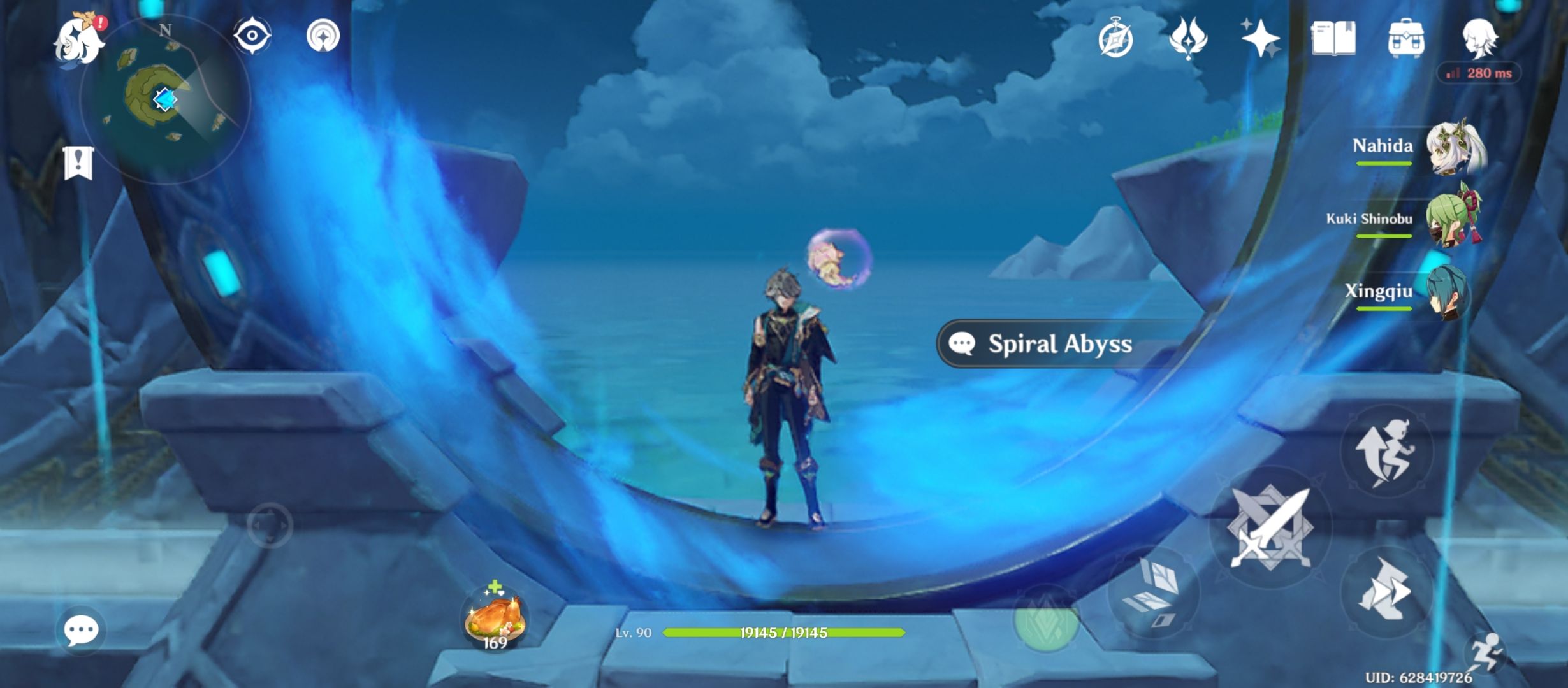
Task: Open the nearby waypoint tracker icon
Action: 324,37
